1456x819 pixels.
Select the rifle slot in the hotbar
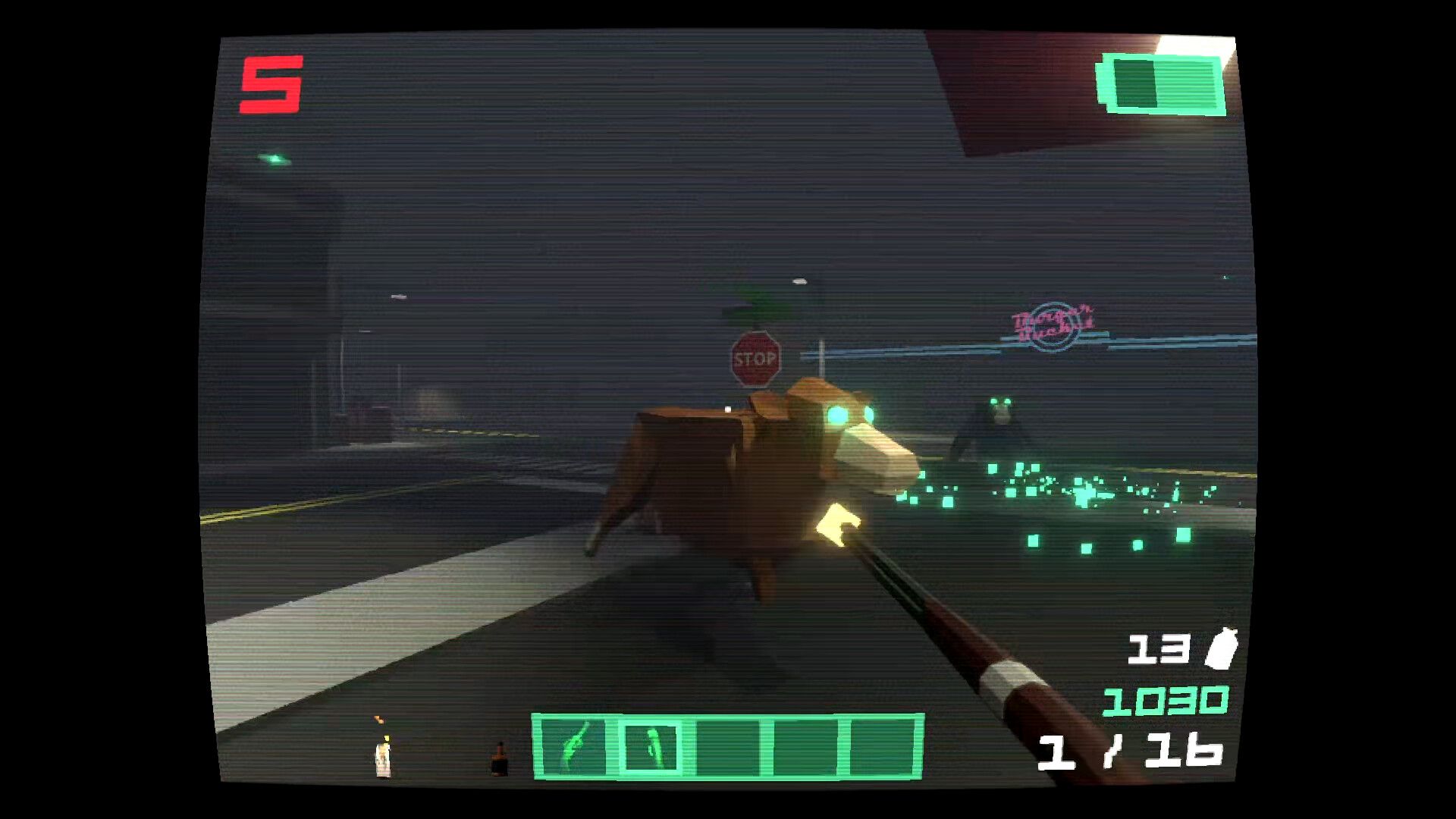coord(573,746)
